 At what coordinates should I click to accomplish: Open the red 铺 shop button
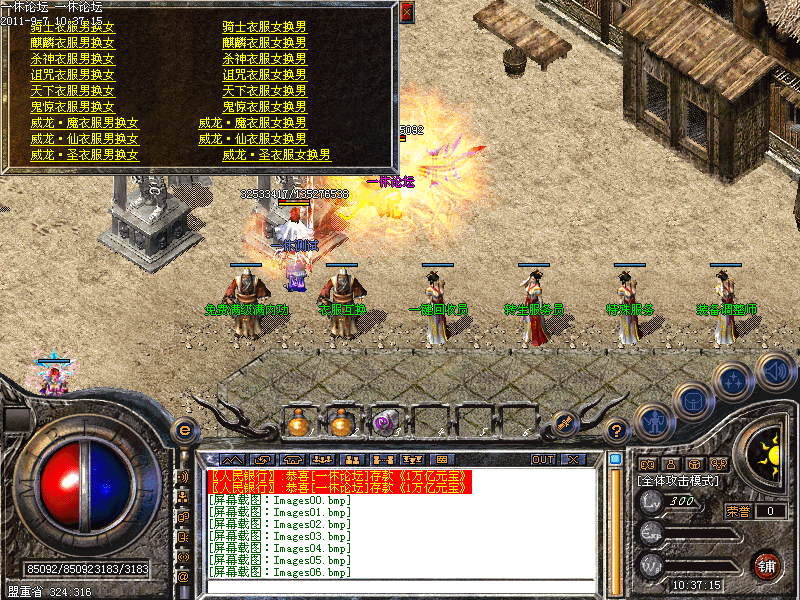(766, 564)
